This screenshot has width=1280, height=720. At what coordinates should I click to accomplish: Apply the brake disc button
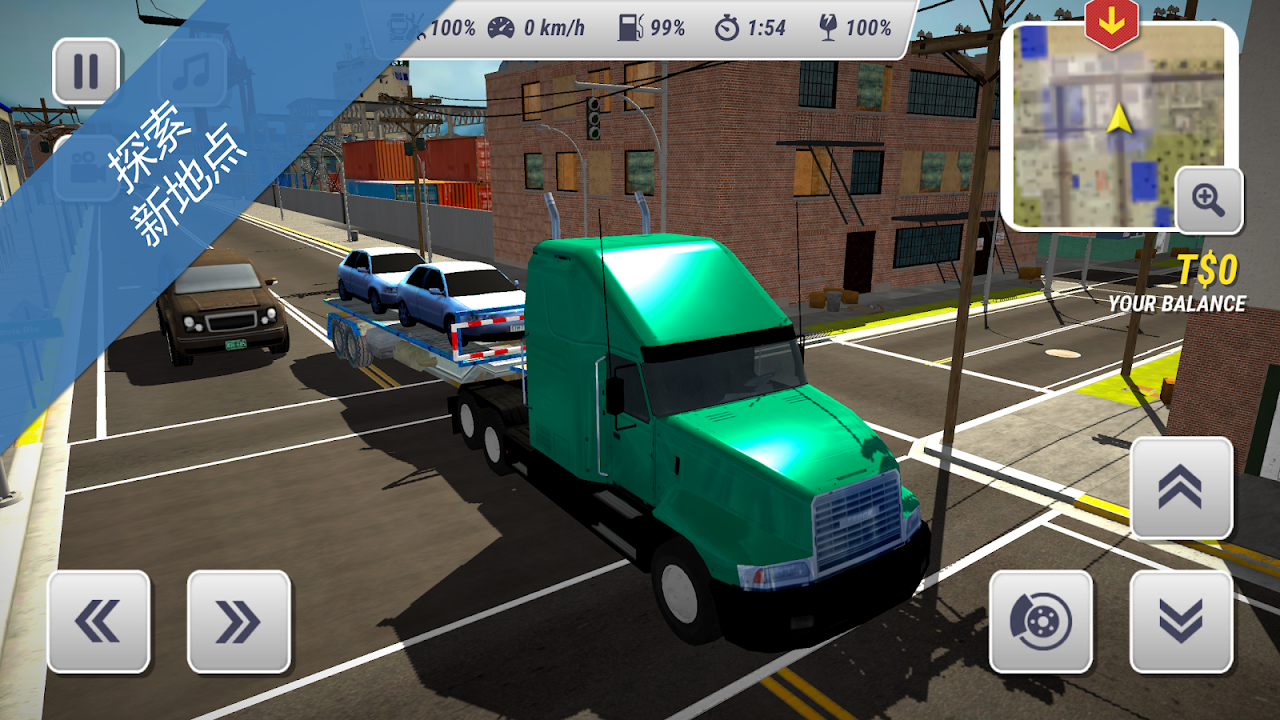1040,621
